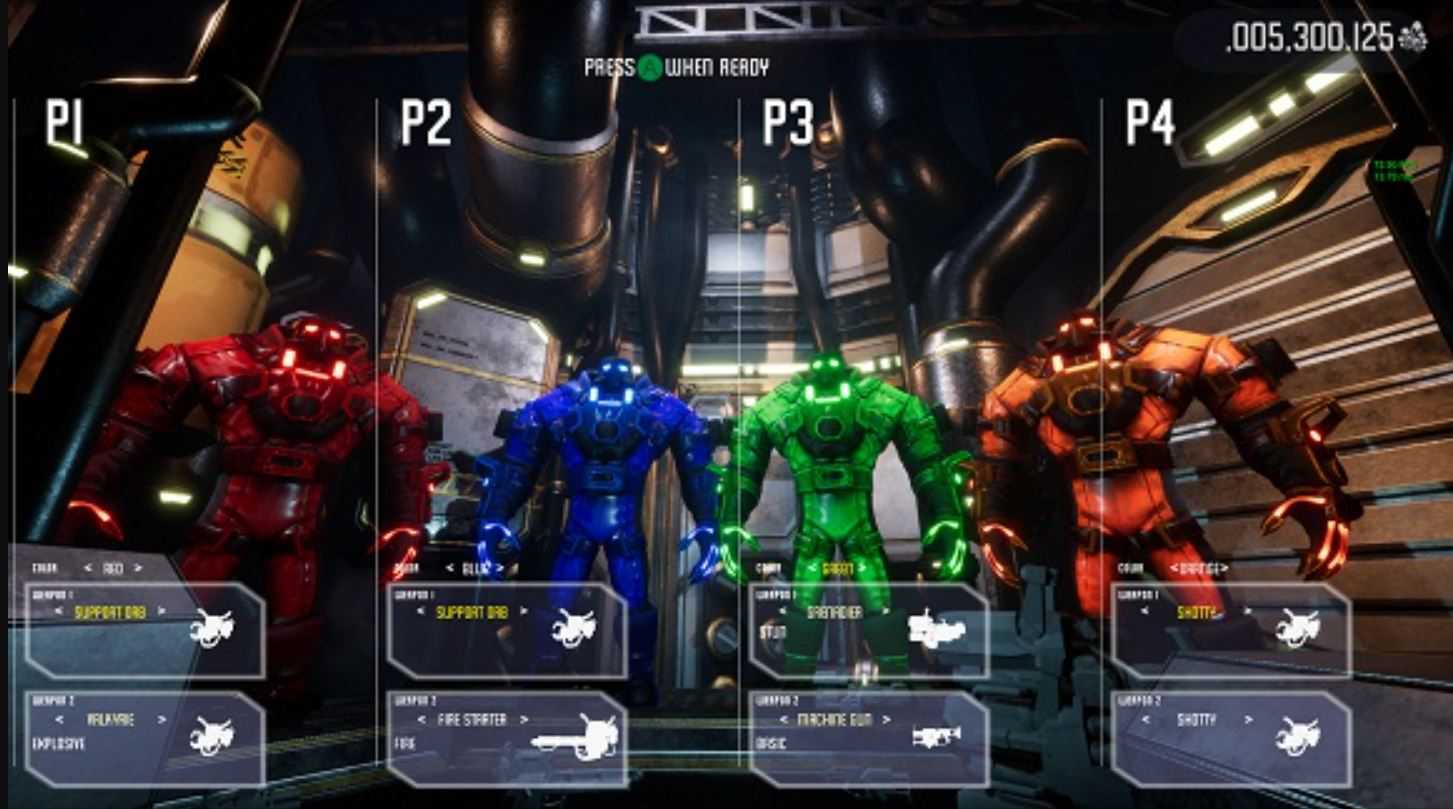Click the right arrow beside P1's Red color
Image resolution: width=1453 pixels, height=809 pixels.
click(x=138, y=569)
